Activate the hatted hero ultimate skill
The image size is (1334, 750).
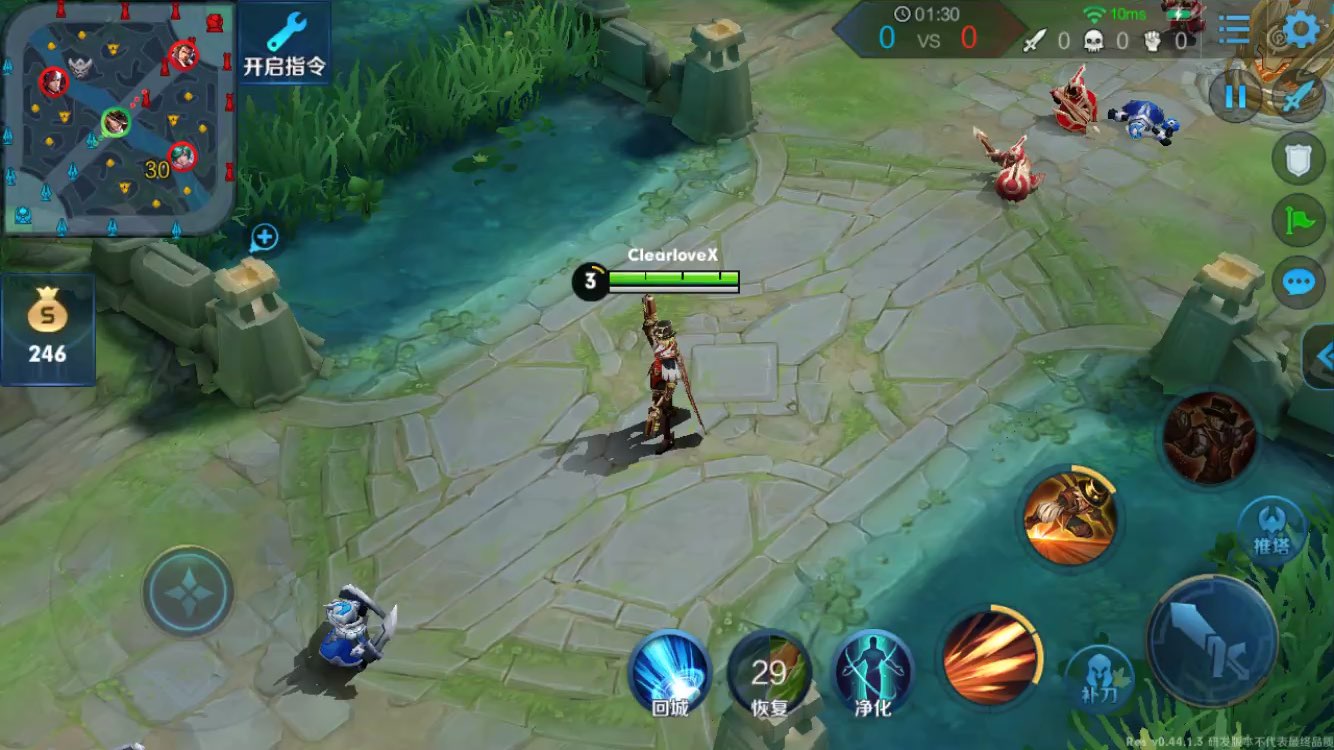(x=1209, y=438)
